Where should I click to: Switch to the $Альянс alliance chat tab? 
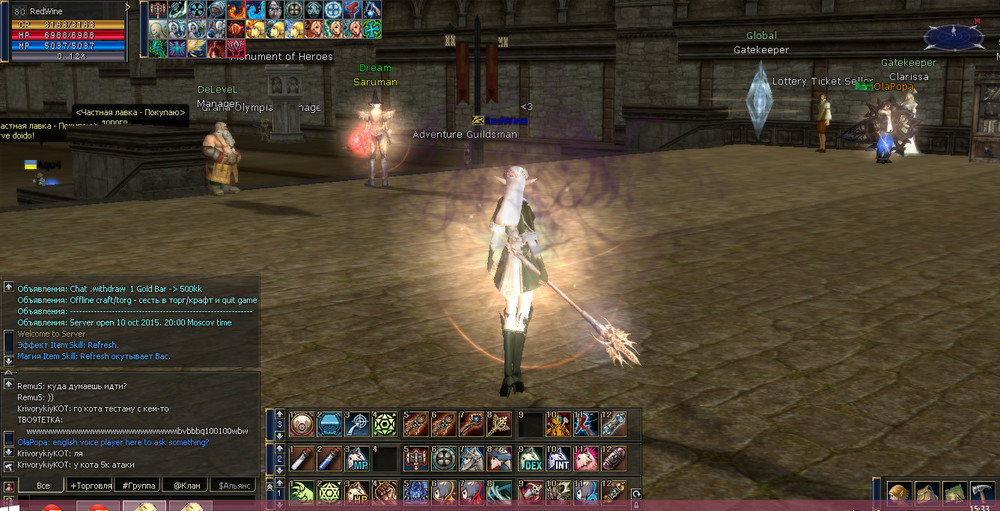(x=232, y=485)
